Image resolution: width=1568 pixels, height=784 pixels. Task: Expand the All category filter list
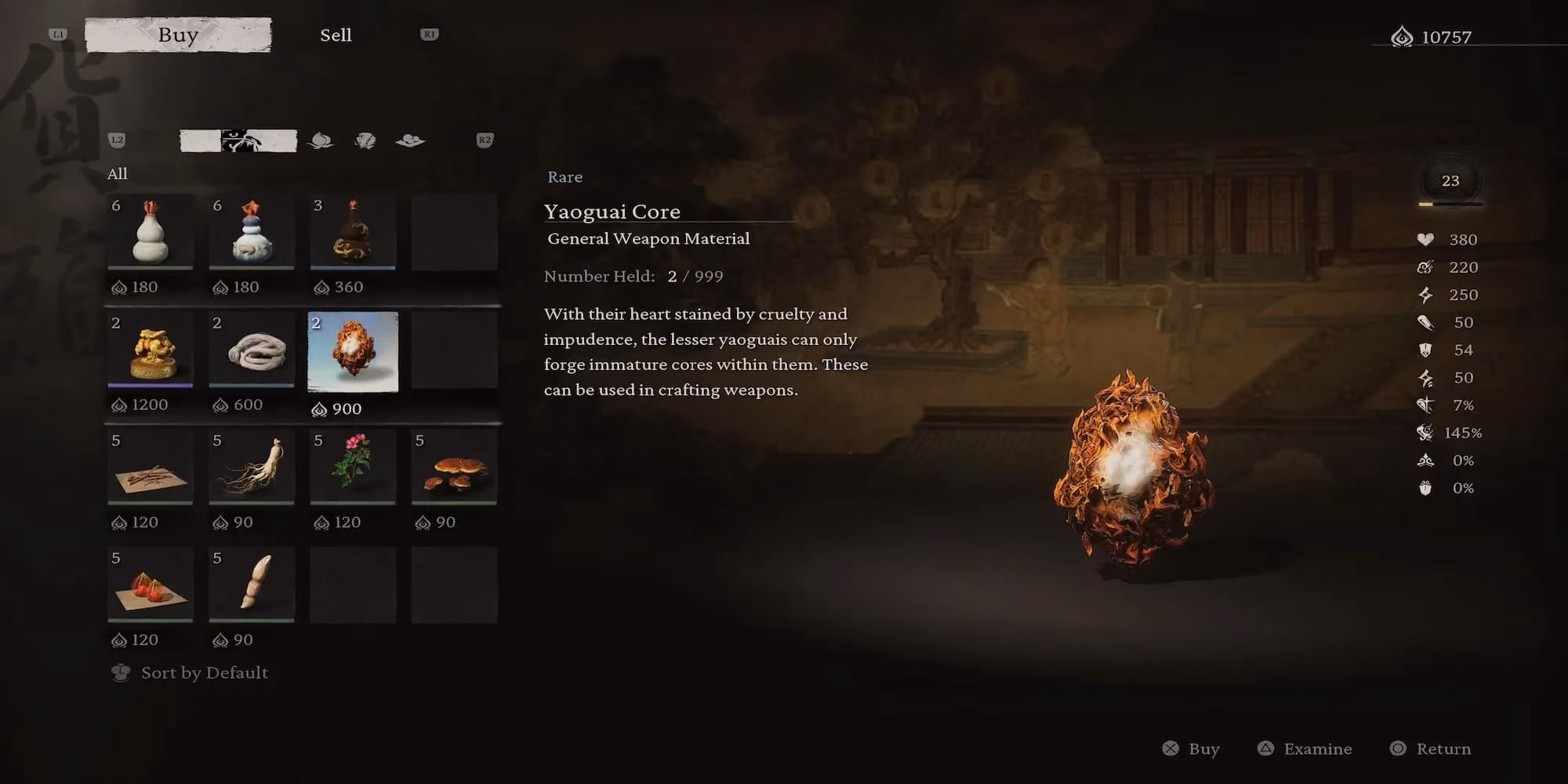(118, 173)
